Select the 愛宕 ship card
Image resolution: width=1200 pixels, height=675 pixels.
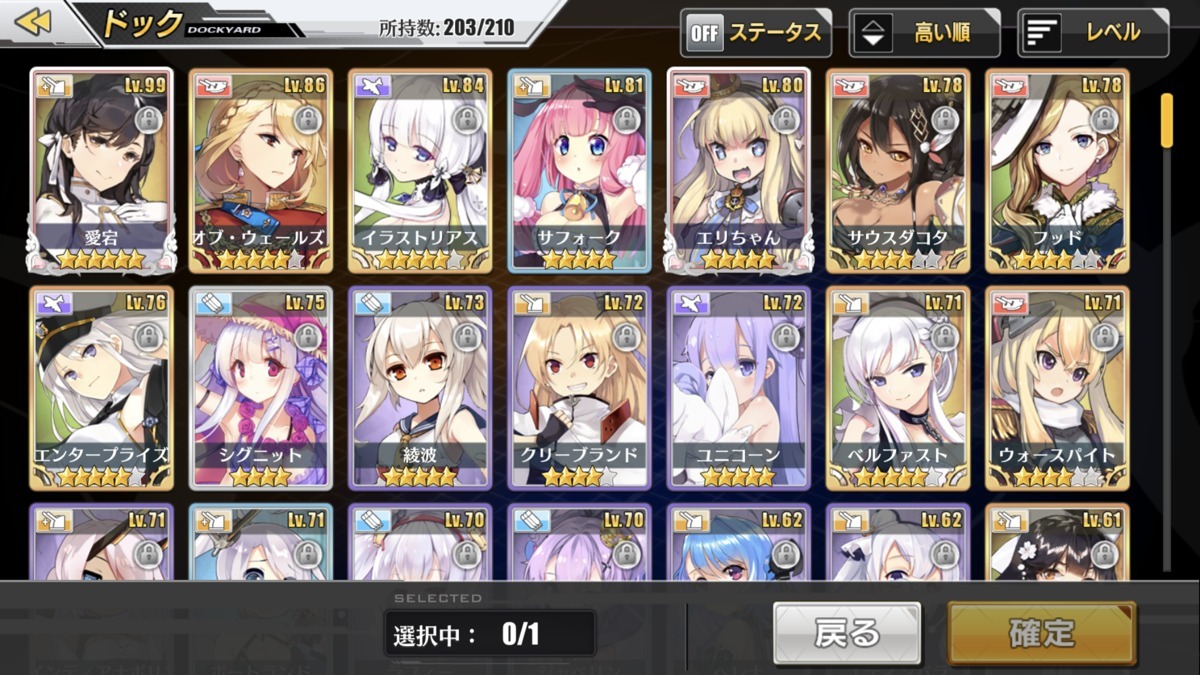tap(101, 170)
